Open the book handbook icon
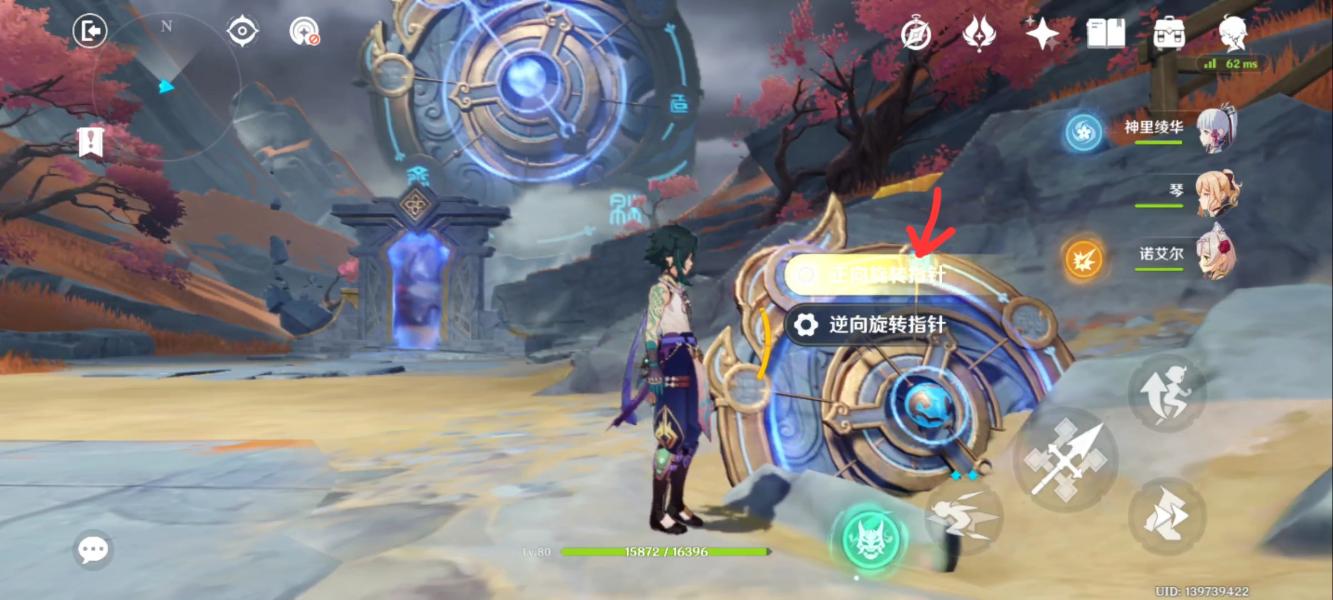The image size is (1333, 600). (x=1106, y=33)
